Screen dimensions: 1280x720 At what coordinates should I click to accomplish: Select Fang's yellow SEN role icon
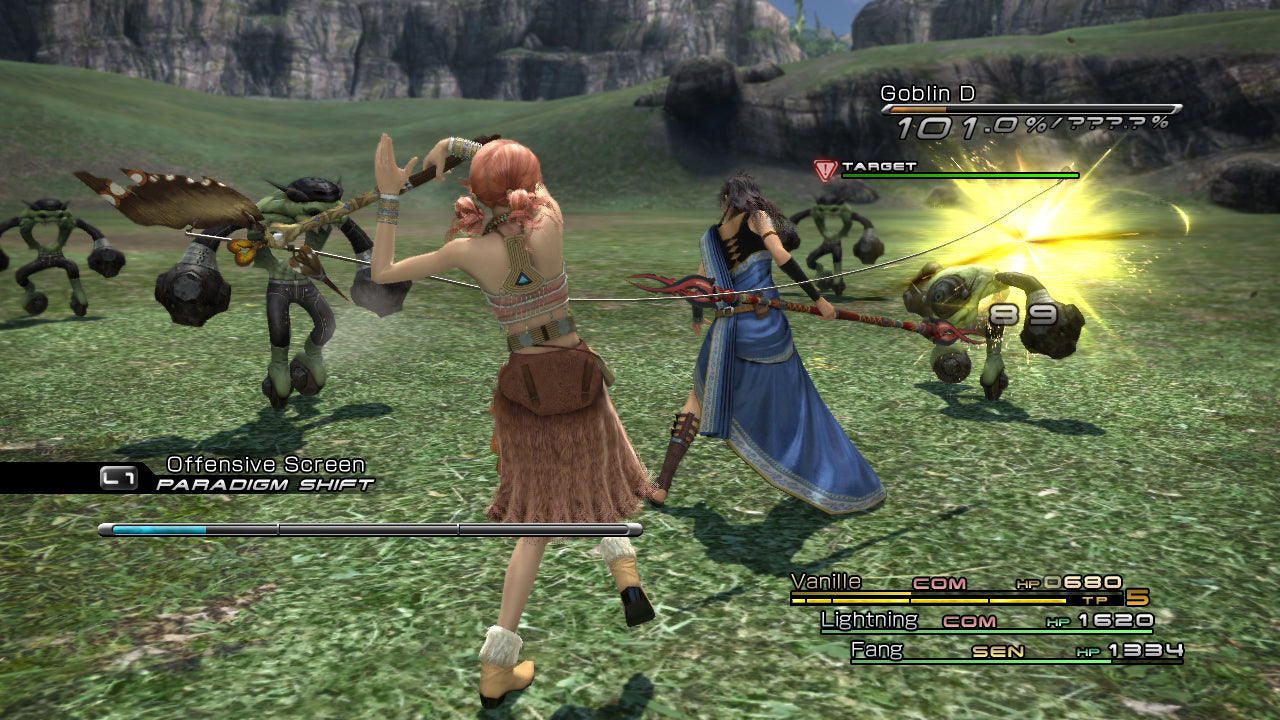pos(1000,649)
